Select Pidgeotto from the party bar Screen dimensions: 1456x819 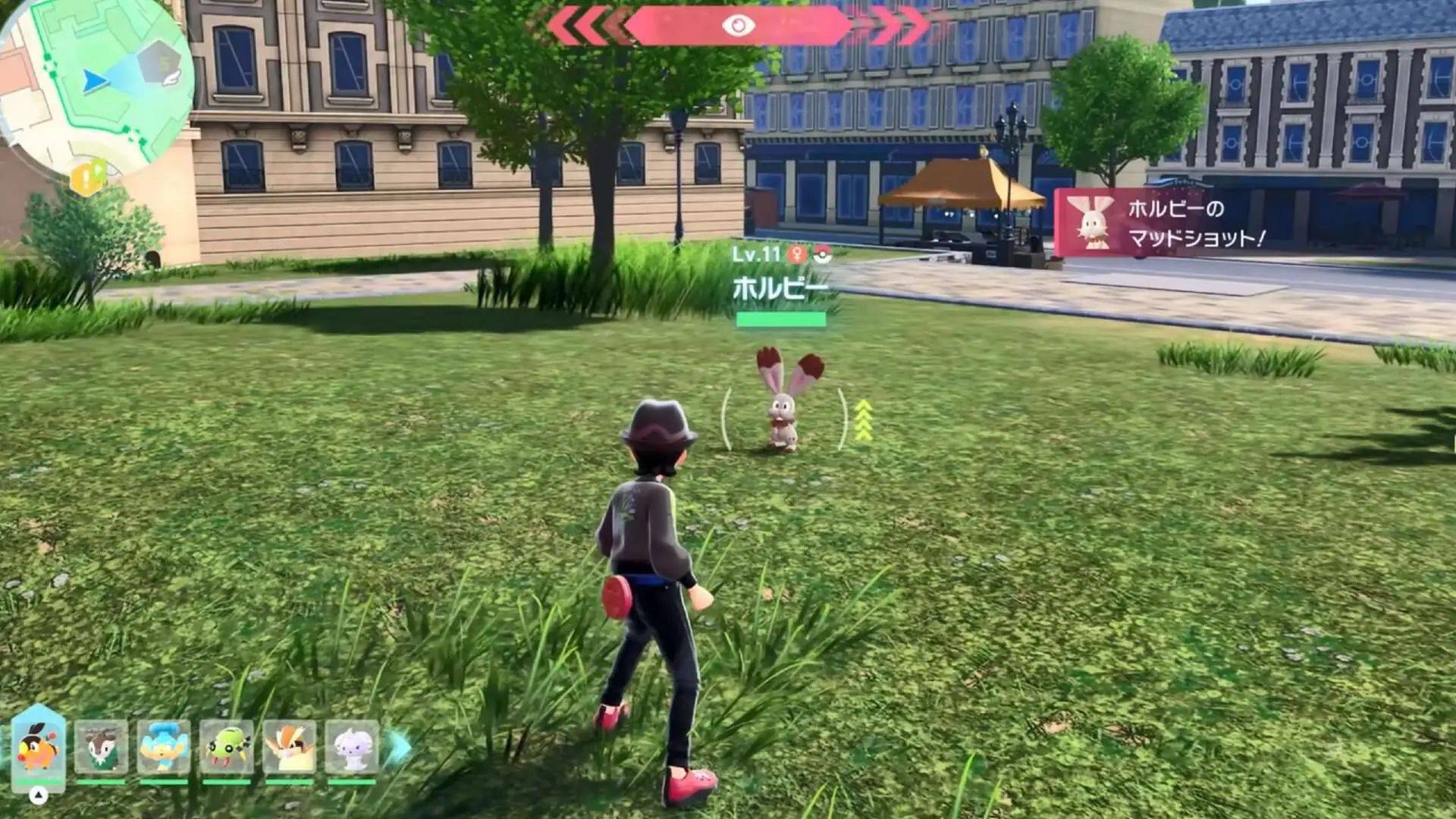289,748
